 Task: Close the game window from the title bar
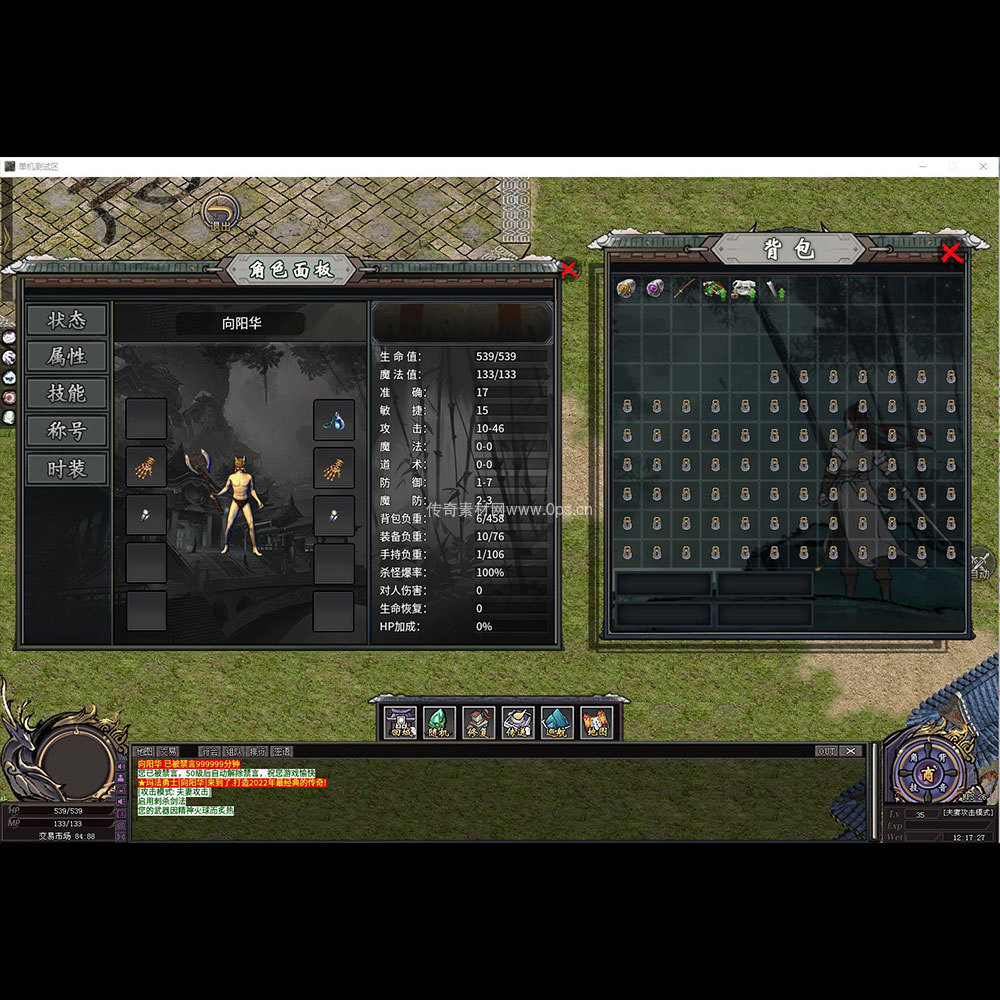tap(983, 166)
